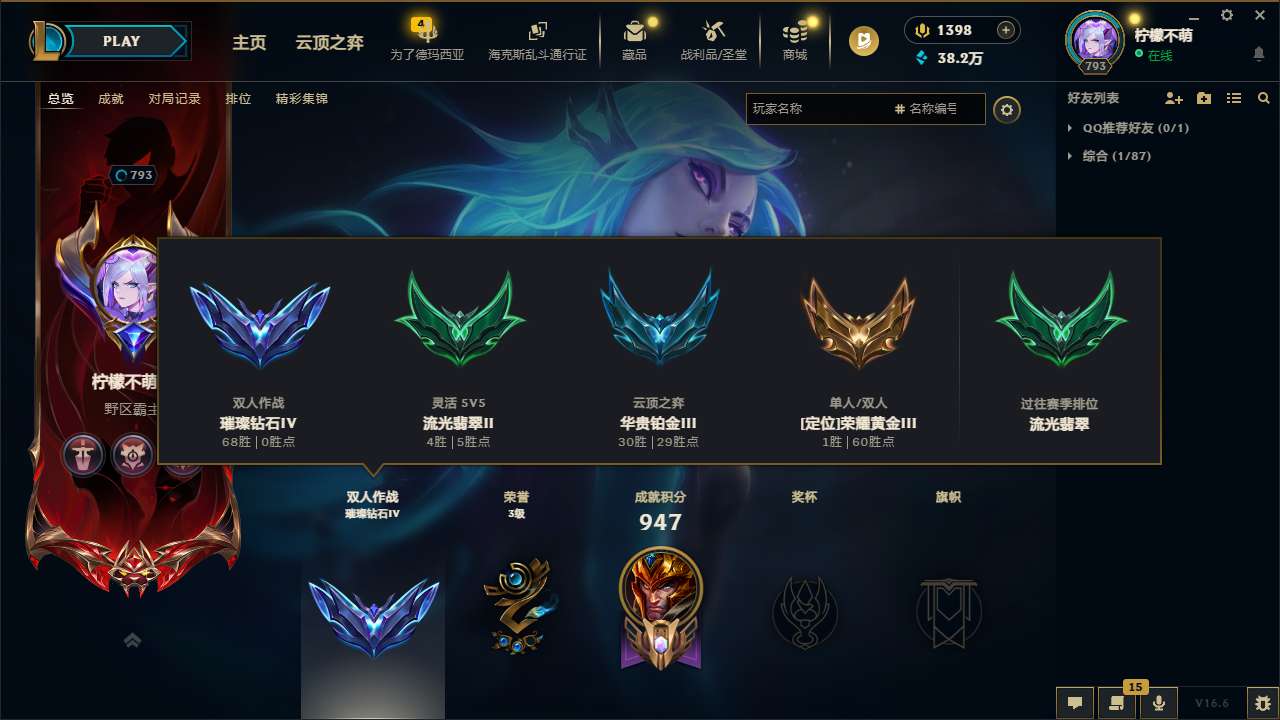Open the Store (商城) icon

pyautogui.click(x=795, y=40)
